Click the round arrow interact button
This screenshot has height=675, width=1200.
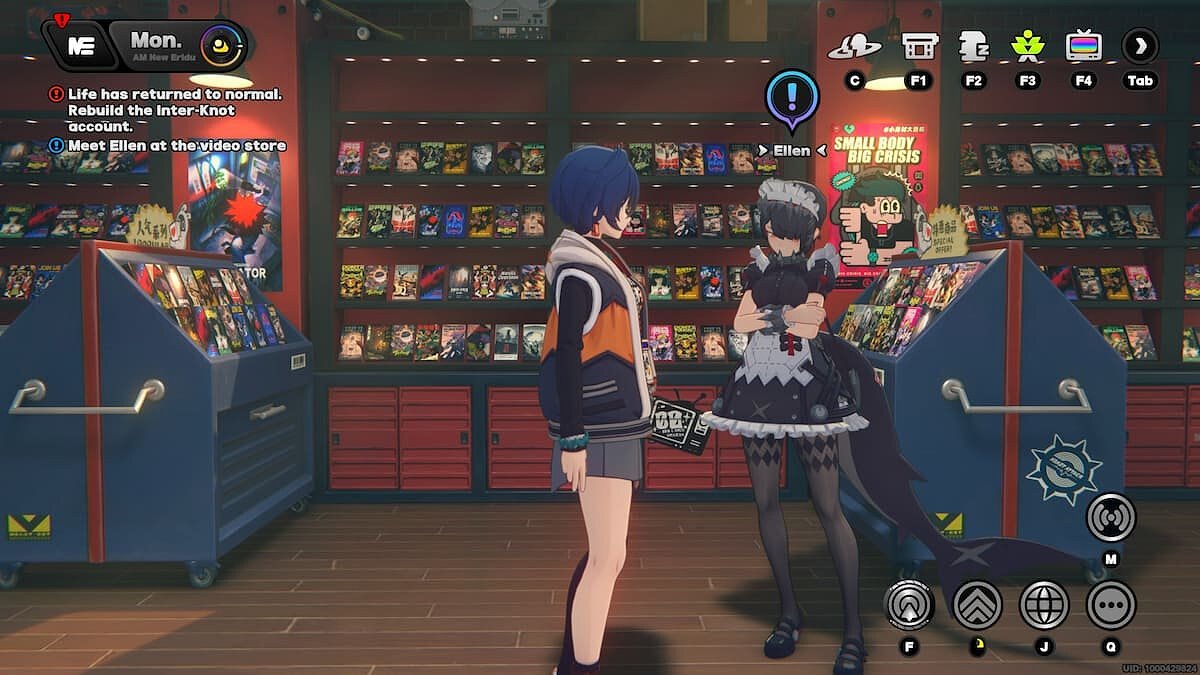click(x=909, y=604)
